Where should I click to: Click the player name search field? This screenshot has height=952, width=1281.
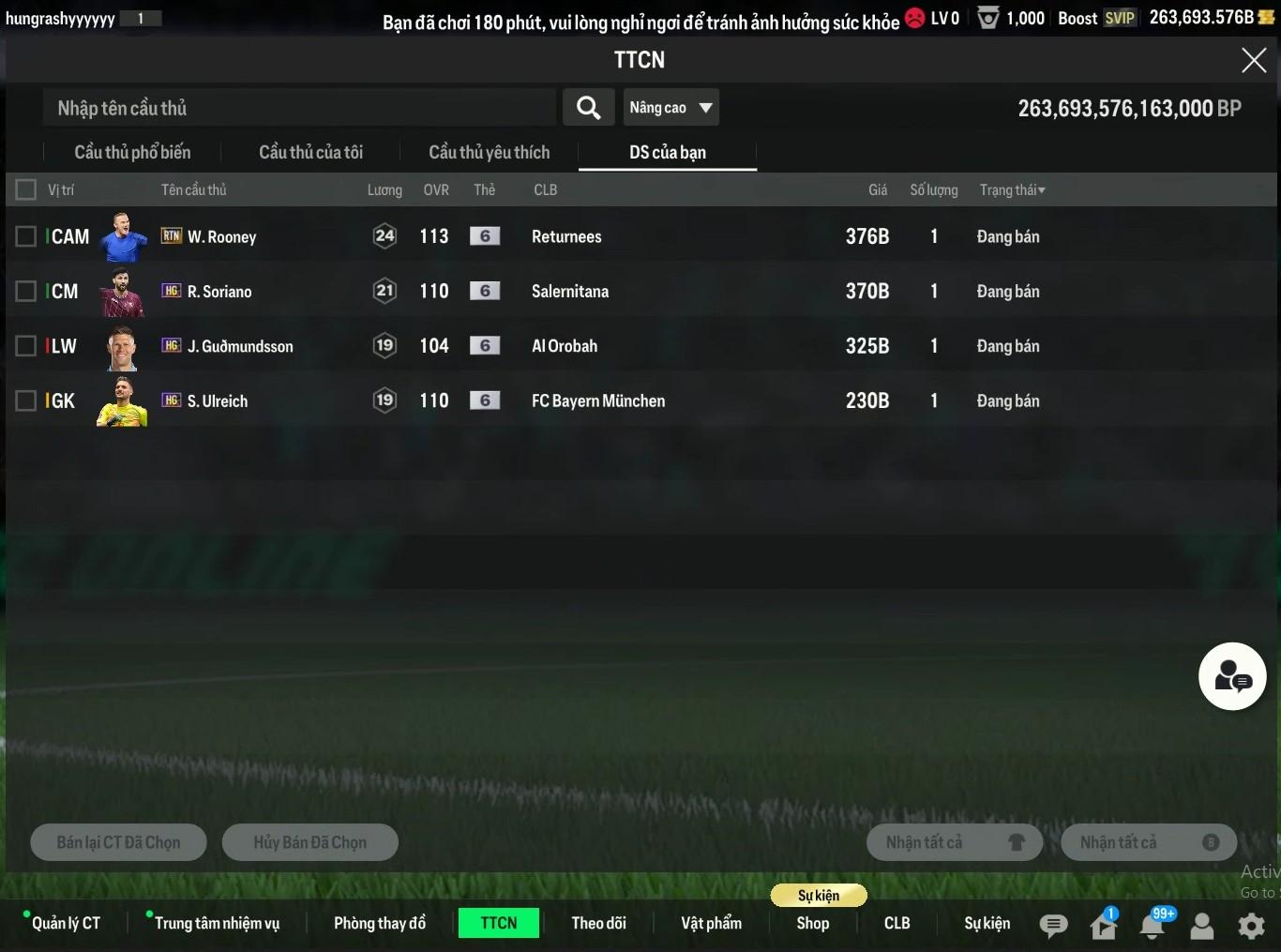click(x=300, y=108)
